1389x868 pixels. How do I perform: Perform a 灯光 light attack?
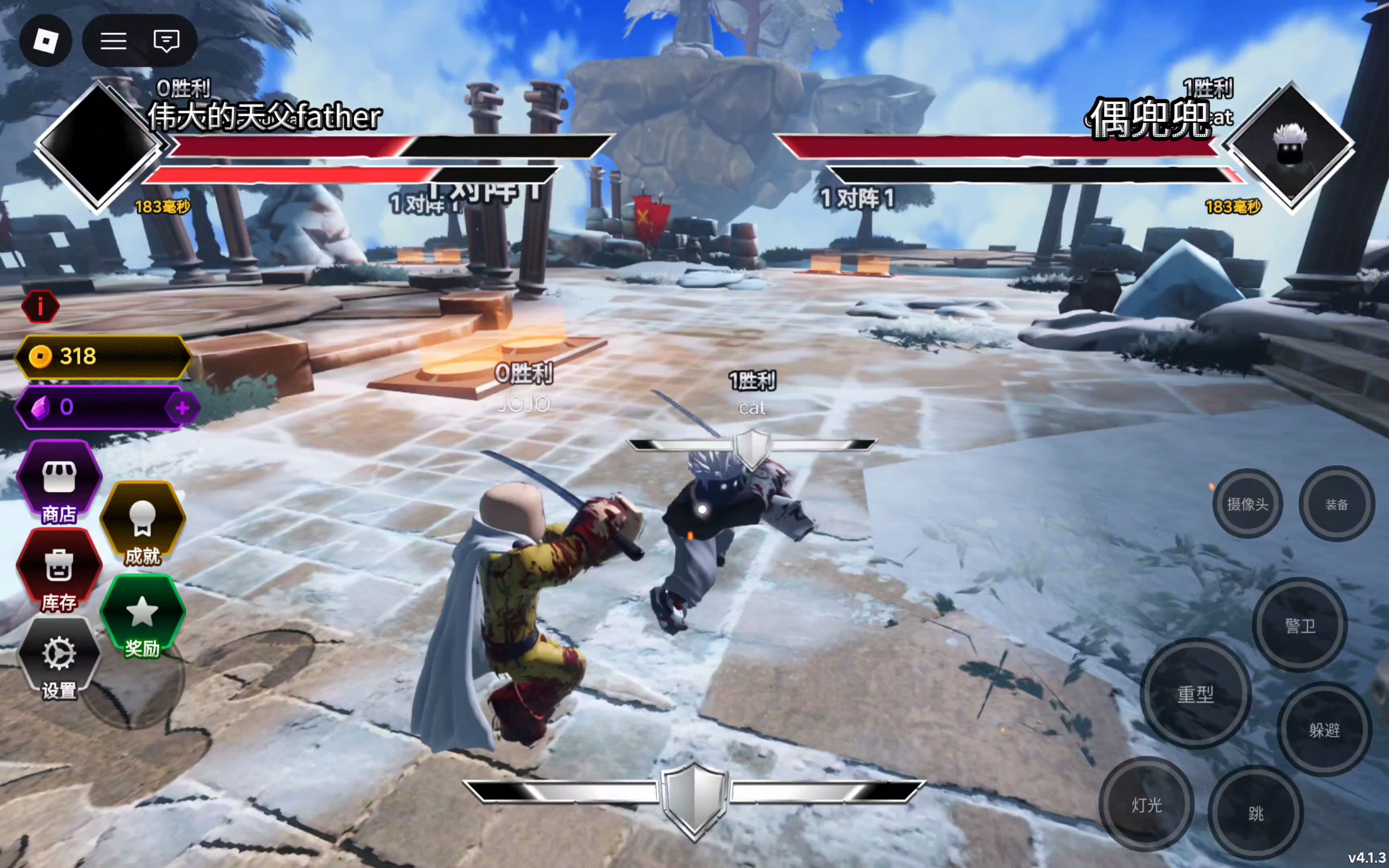[1147, 804]
